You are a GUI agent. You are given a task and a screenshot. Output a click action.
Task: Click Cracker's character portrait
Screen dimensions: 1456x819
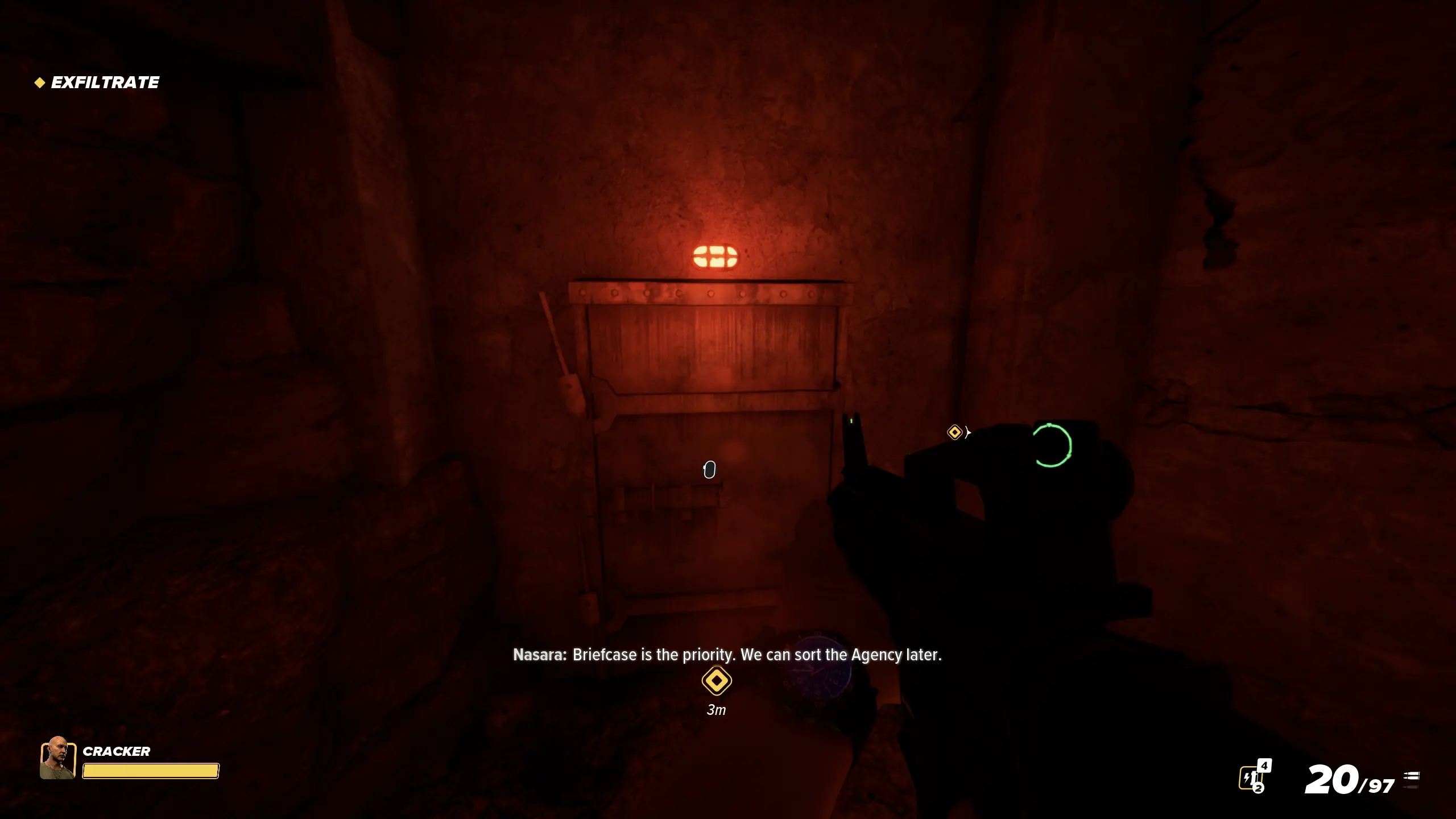click(57, 758)
